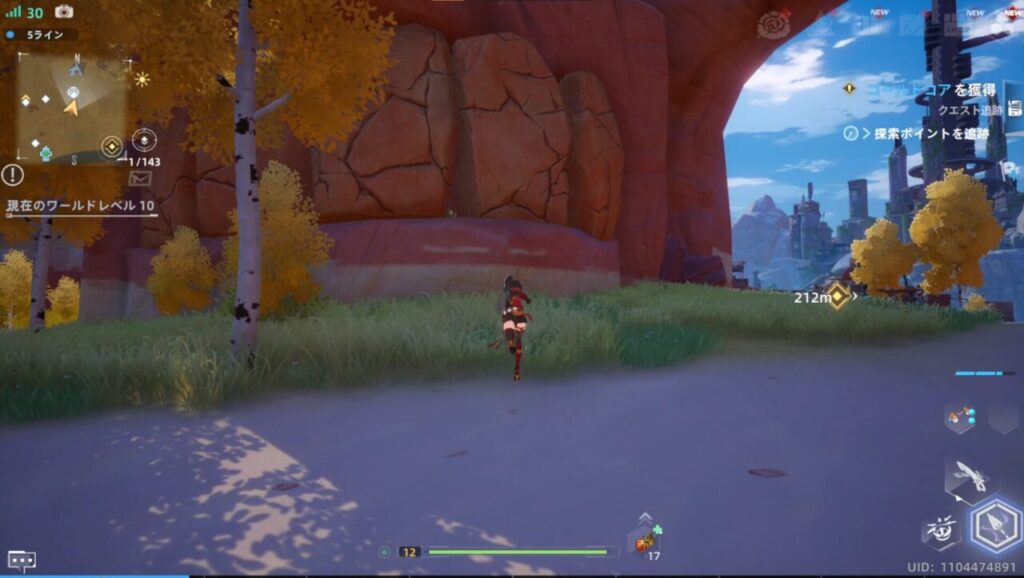Screen dimensions: 1024x578
Task: Take a photo with the camera icon
Action: tap(64, 12)
